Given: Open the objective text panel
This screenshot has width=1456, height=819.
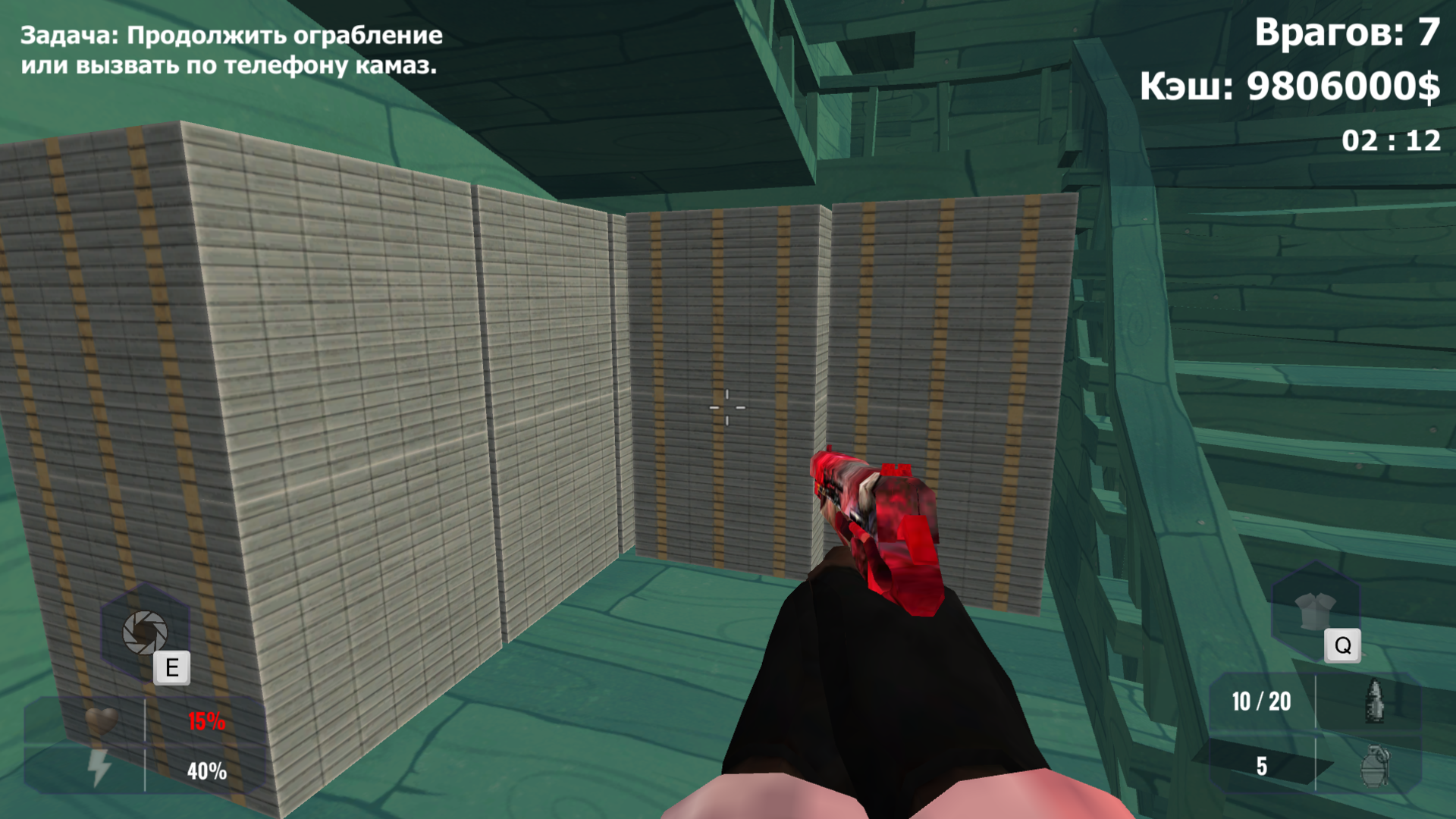Looking at the screenshot, I should pos(231,49).
